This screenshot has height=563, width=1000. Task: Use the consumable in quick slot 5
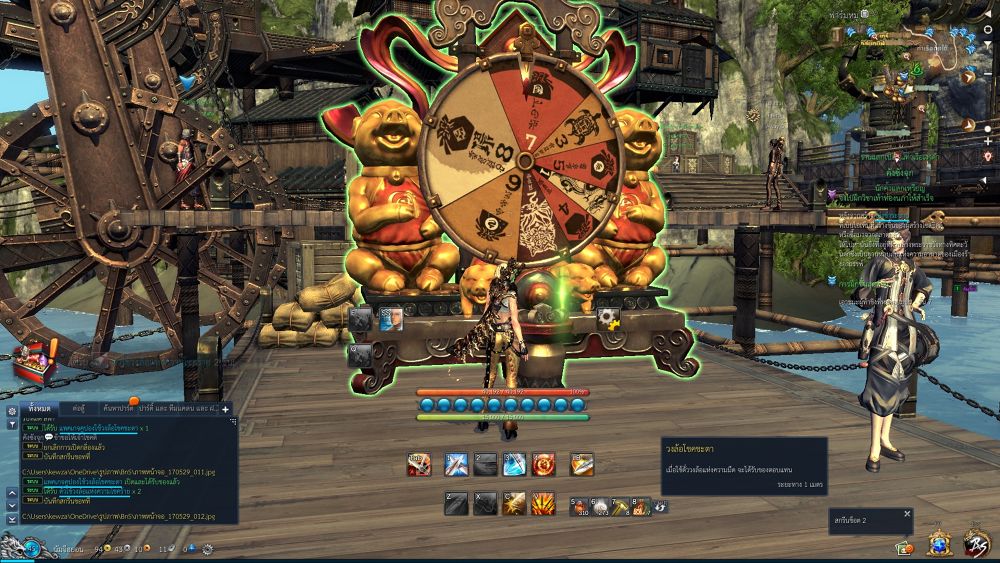579,506
